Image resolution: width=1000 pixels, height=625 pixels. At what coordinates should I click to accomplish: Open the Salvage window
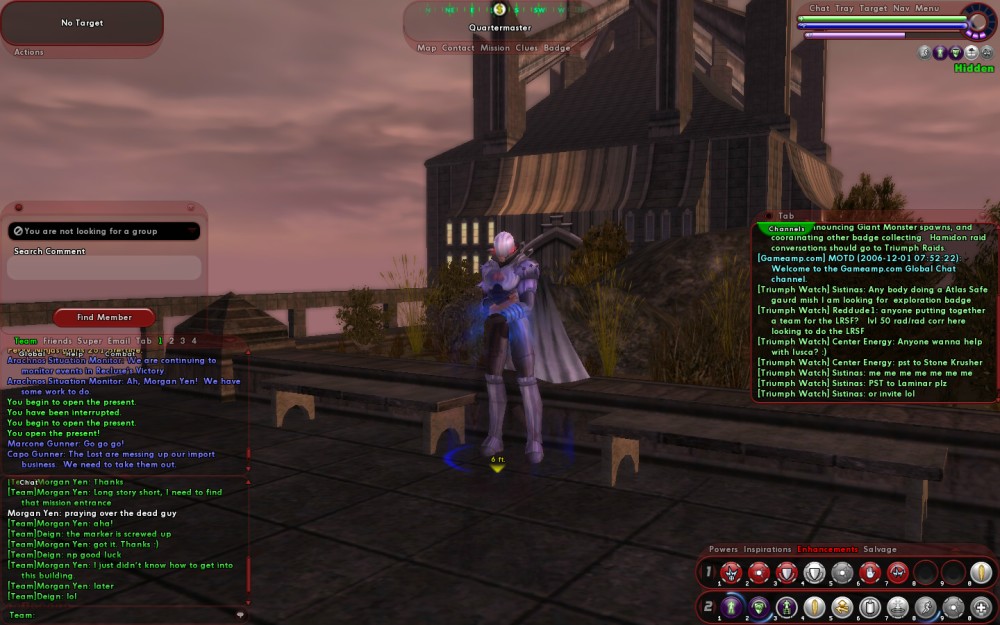880,549
